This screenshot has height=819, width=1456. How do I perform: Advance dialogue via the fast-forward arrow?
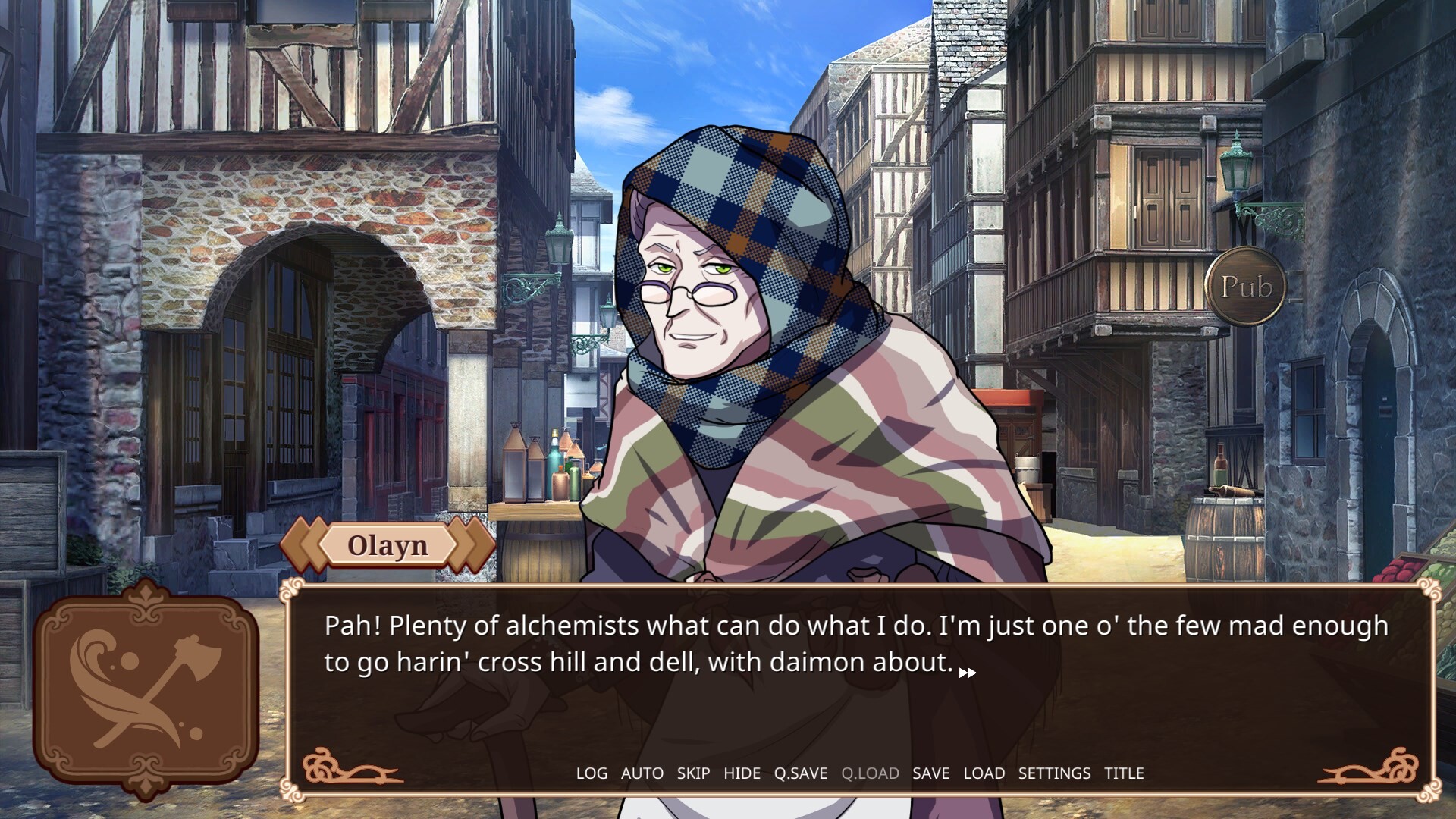pyautogui.click(x=968, y=673)
